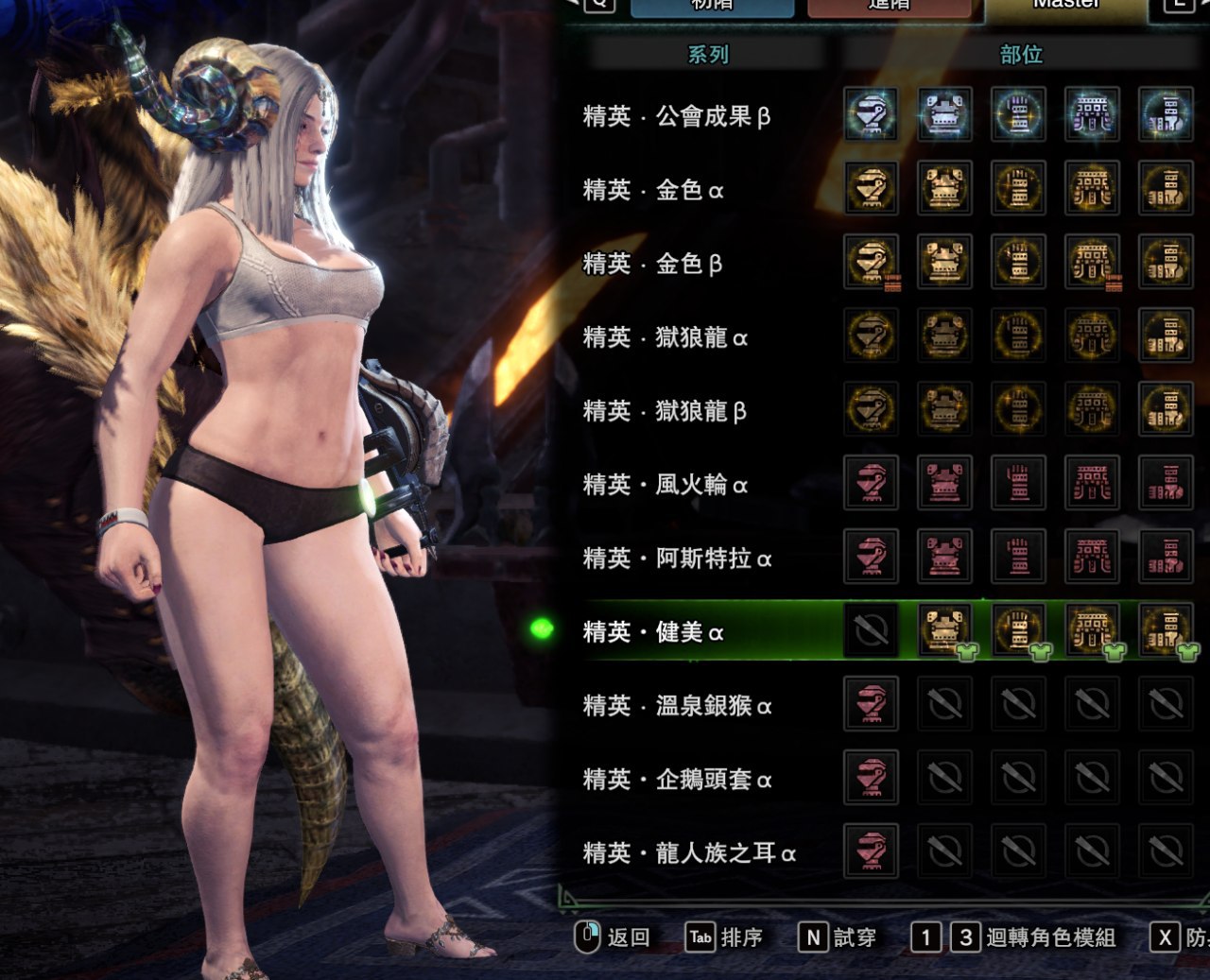
Task: Choose the leg armor icon of 風火輪α
Action: [x=1166, y=483]
